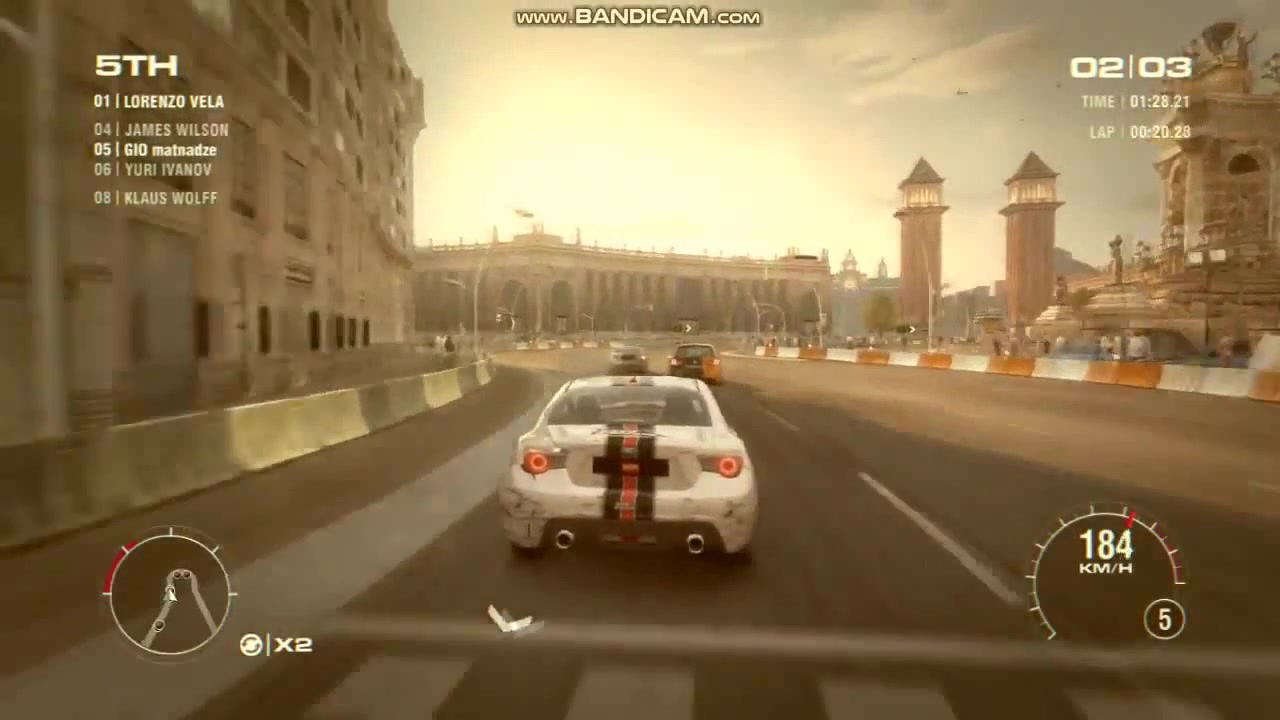Select the opponent dot on the minimap
This screenshot has width=1280, height=720.
pyautogui.click(x=160, y=625)
